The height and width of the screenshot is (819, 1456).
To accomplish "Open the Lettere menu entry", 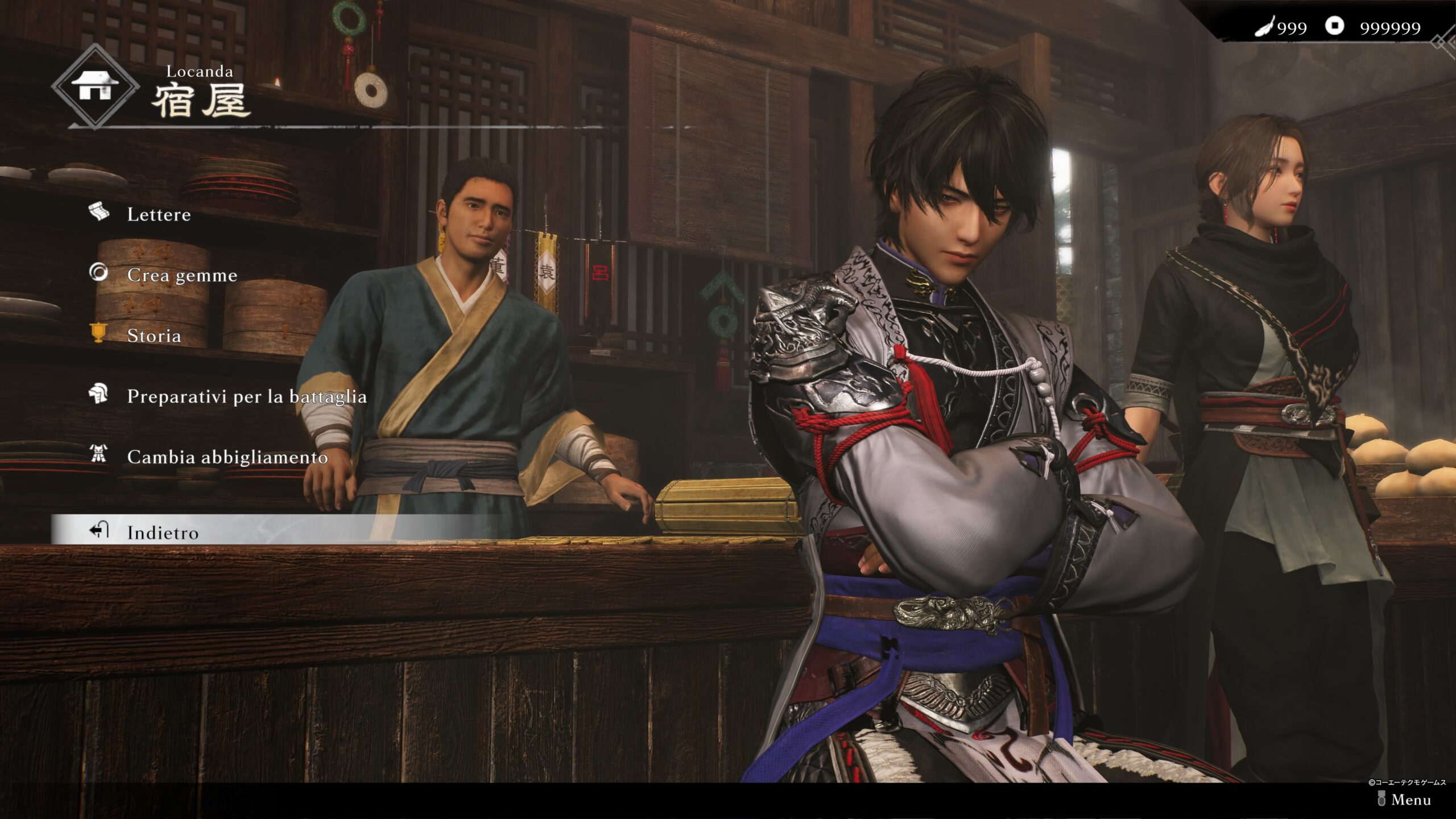I will point(158,214).
